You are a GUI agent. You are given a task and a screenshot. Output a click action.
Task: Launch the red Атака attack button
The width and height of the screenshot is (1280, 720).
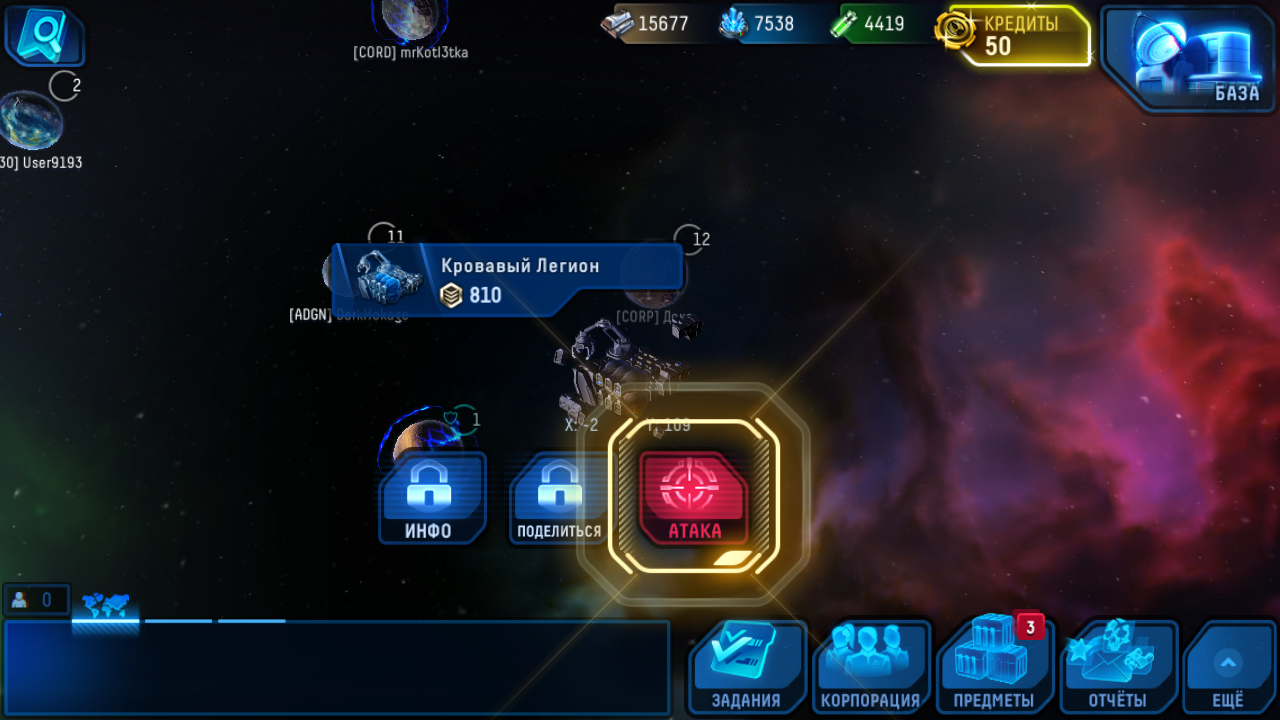693,499
